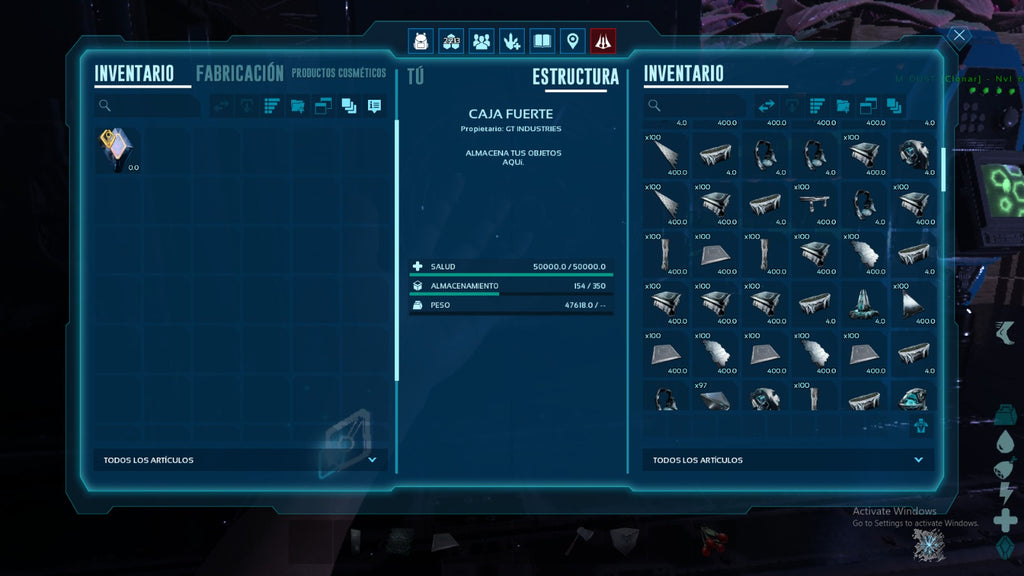Transfer all items with the safe's arrows button
The image size is (1024, 576).
point(767,105)
